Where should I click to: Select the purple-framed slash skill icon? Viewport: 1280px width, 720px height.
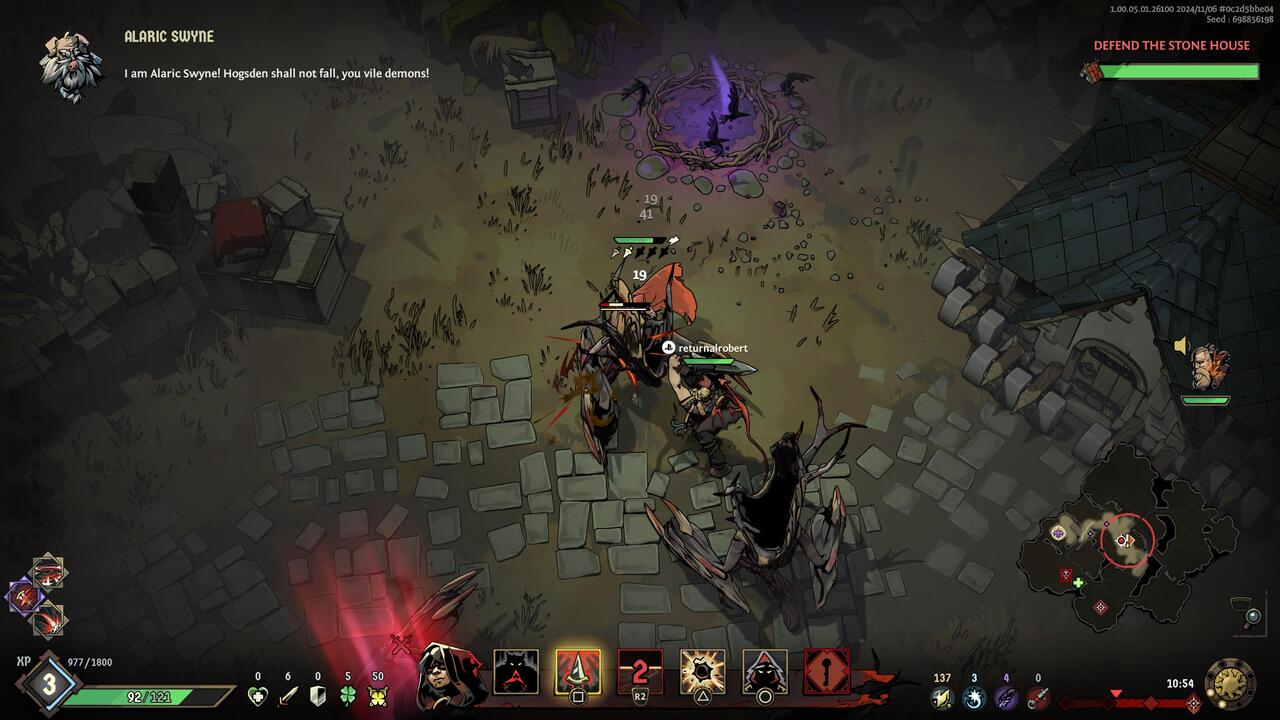[x=25, y=598]
